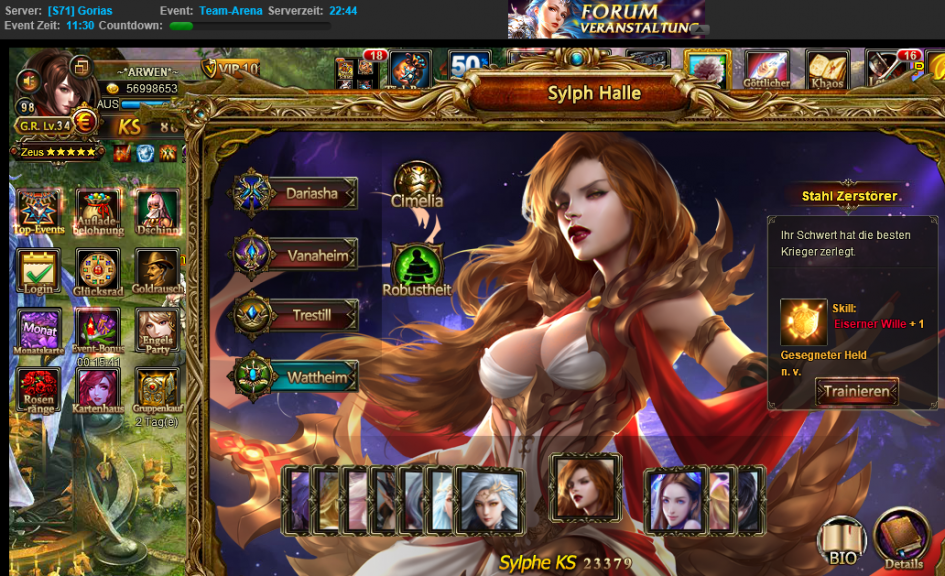Open the Monatskarte icon
945x576 pixels.
(x=40, y=330)
